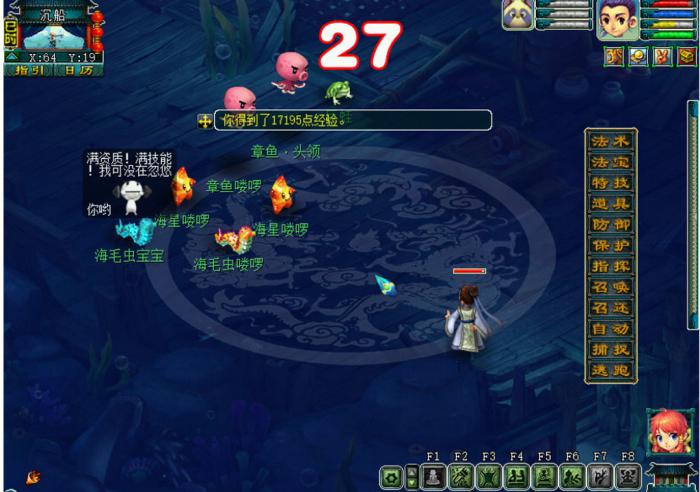Click the pet portrait at top
This screenshot has width=700, height=492.
[x=517, y=15]
